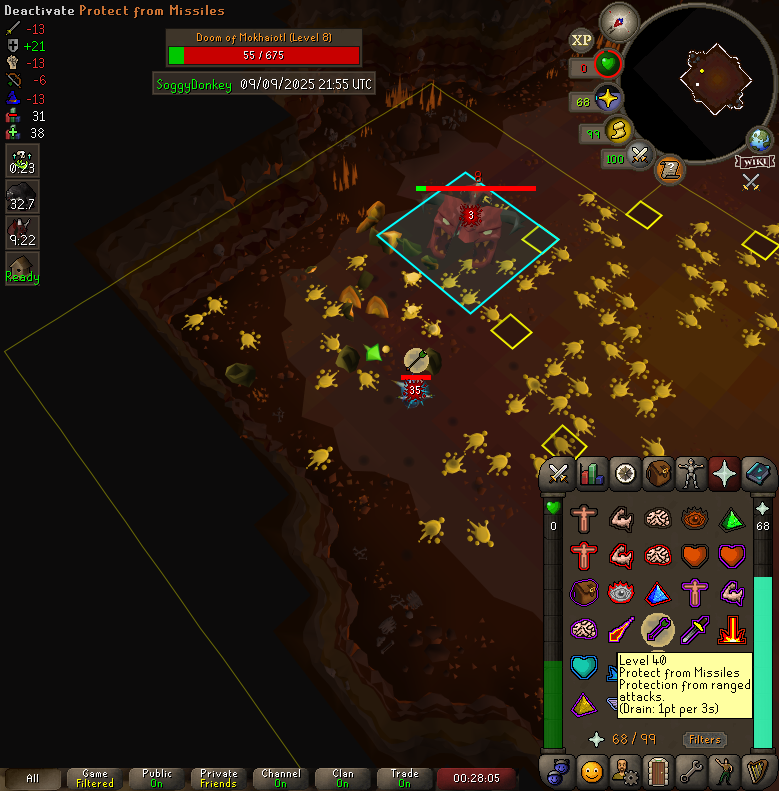Open the Logout door tab
The height and width of the screenshot is (791, 779).
point(658,771)
